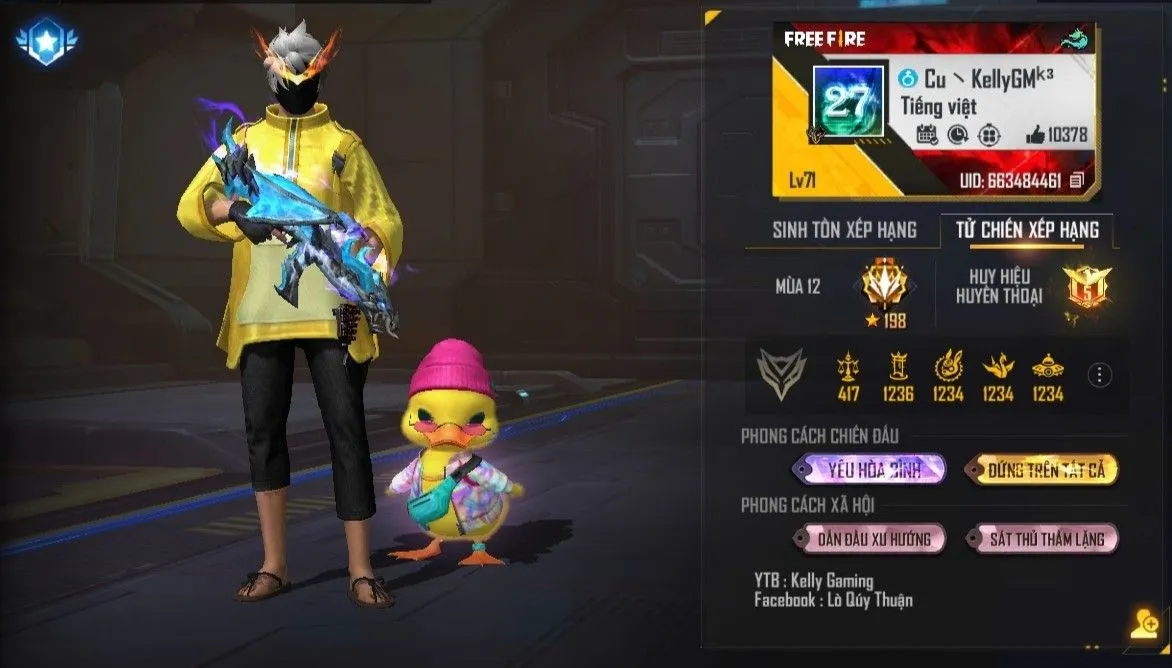Screen dimensions: 1172x668
Task: Select the Sát Thủ Thầm Lặng social tag
Action: pyautogui.click(x=1040, y=539)
